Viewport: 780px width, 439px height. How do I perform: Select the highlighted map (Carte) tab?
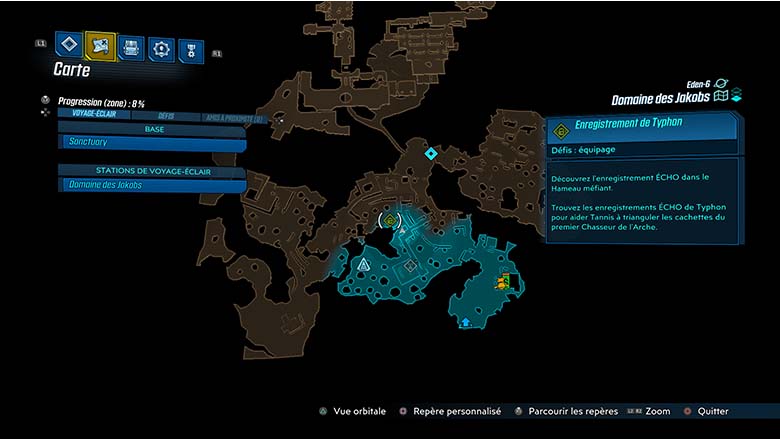[100, 45]
